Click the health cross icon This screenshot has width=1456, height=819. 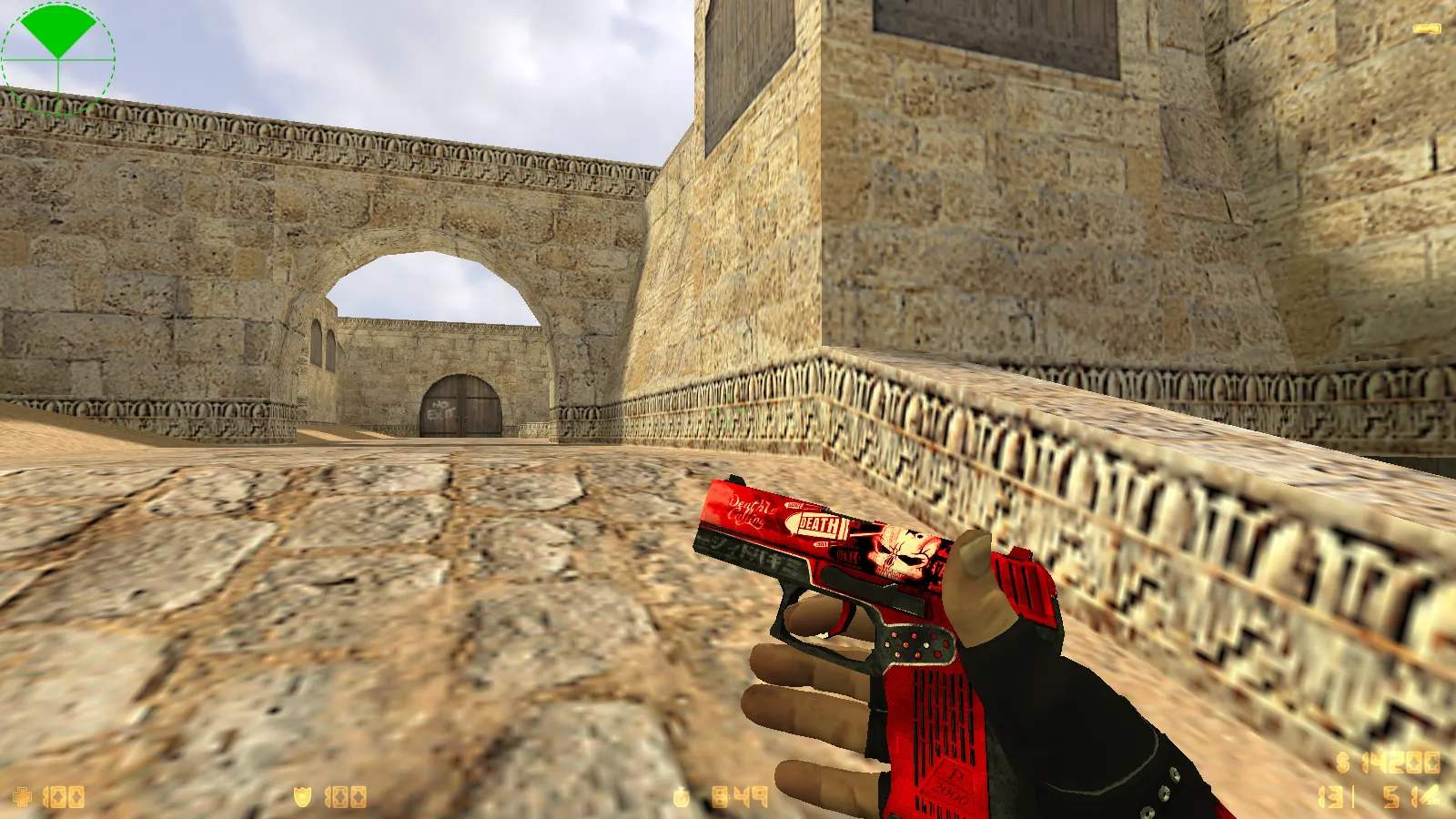pos(23,796)
